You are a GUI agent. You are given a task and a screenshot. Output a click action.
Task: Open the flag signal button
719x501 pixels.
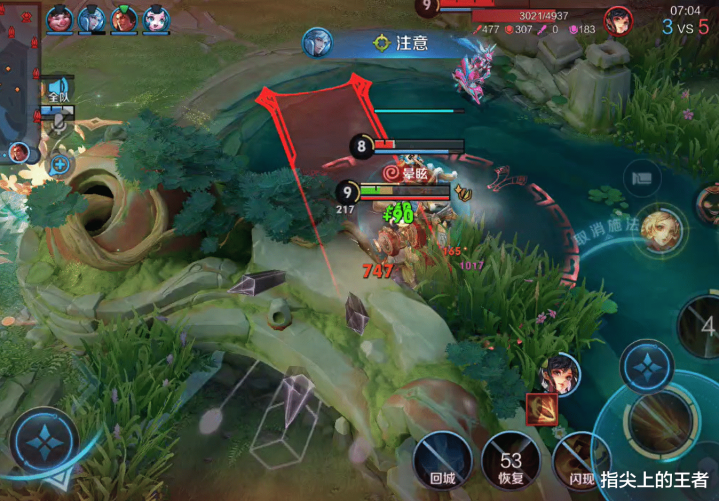coord(641,178)
